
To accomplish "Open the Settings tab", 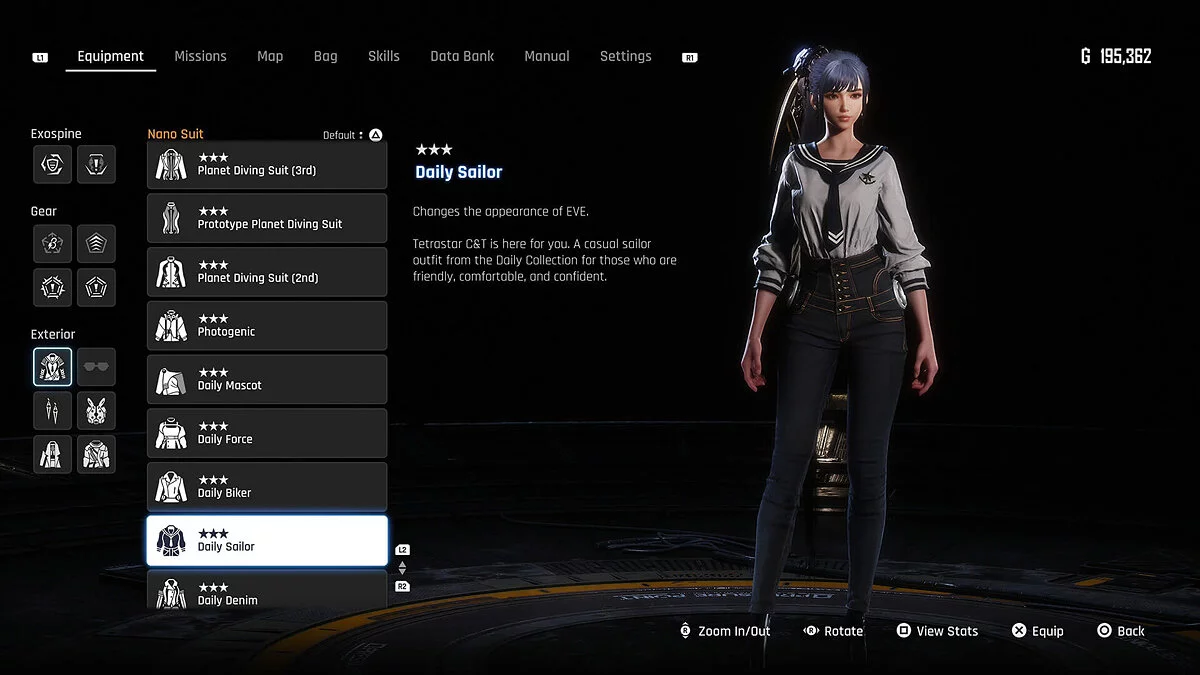I will click(625, 56).
